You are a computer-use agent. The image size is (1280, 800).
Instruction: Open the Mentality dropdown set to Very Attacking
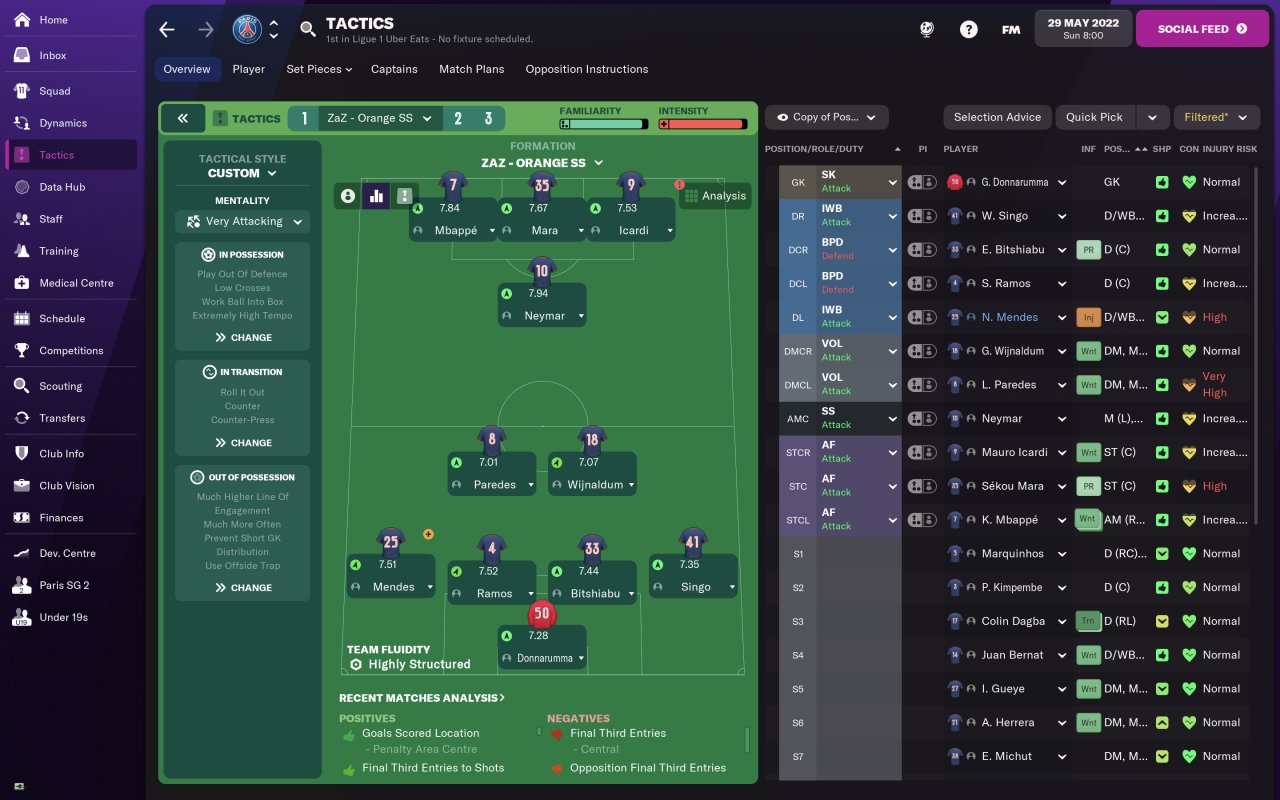[x=243, y=222]
